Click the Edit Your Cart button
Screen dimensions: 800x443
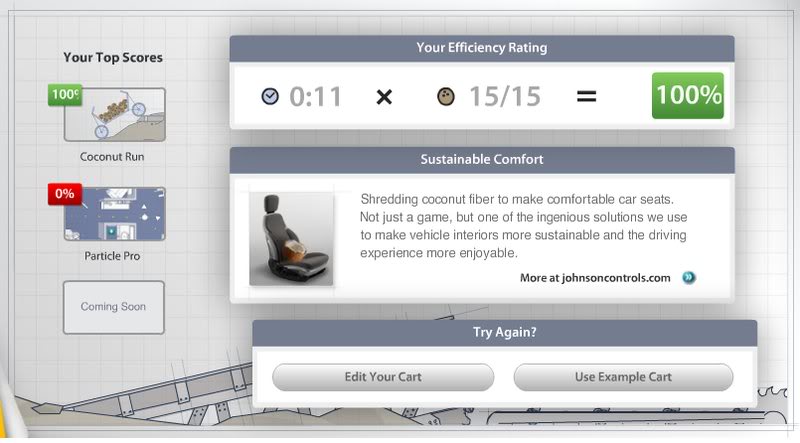(383, 377)
